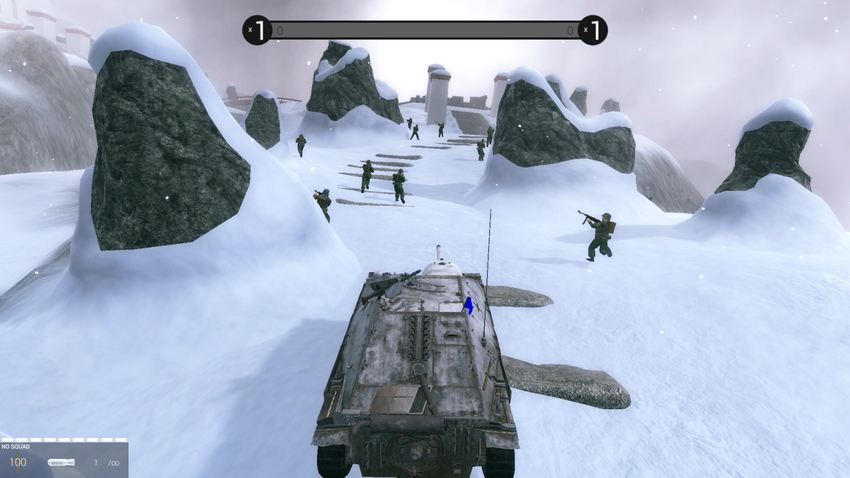This screenshot has height=478, width=850.
Task: Click the NO SQUAD status label
Action: click(x=17, y=446)
